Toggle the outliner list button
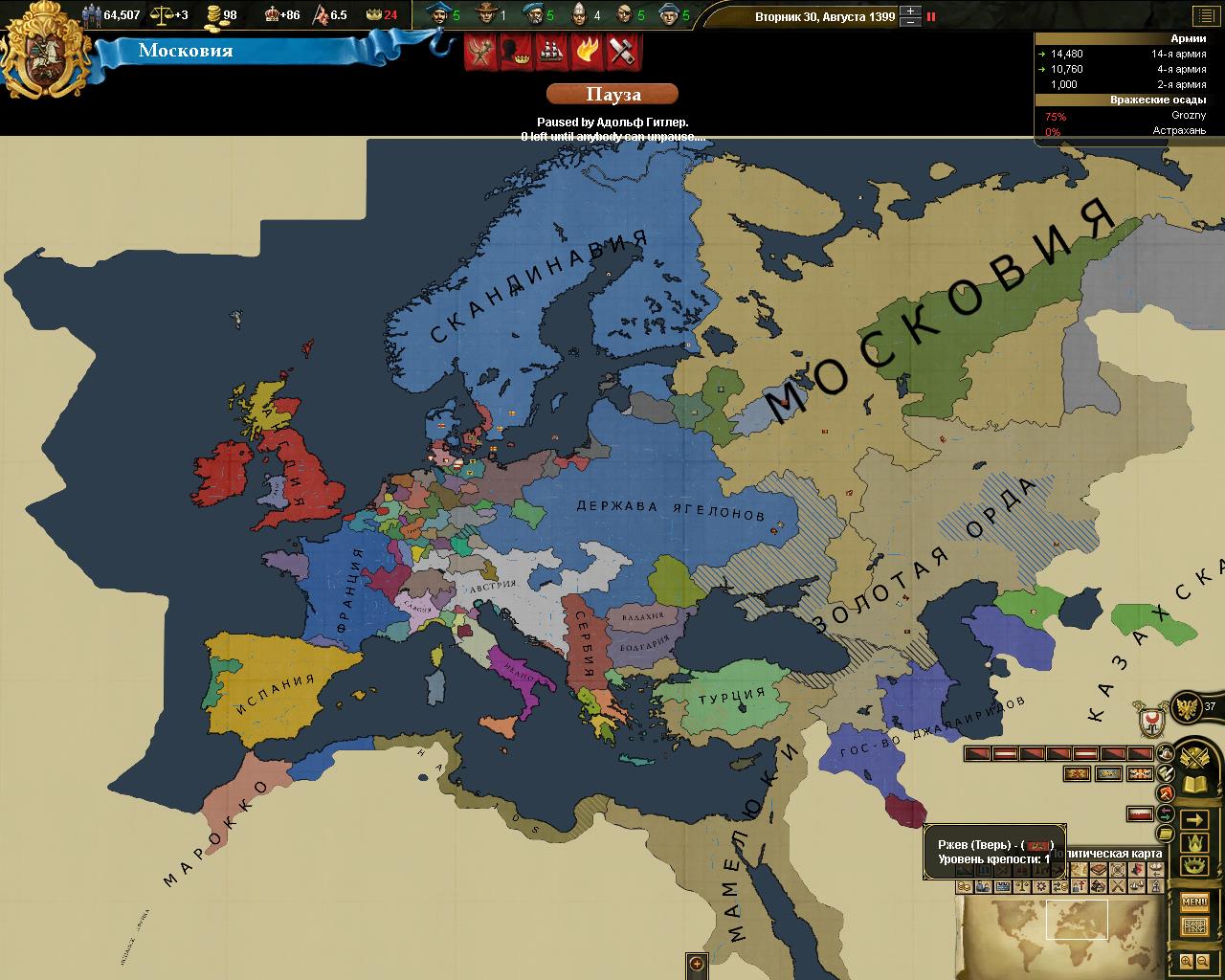The image size is (1225, 980). point(1205,16)
